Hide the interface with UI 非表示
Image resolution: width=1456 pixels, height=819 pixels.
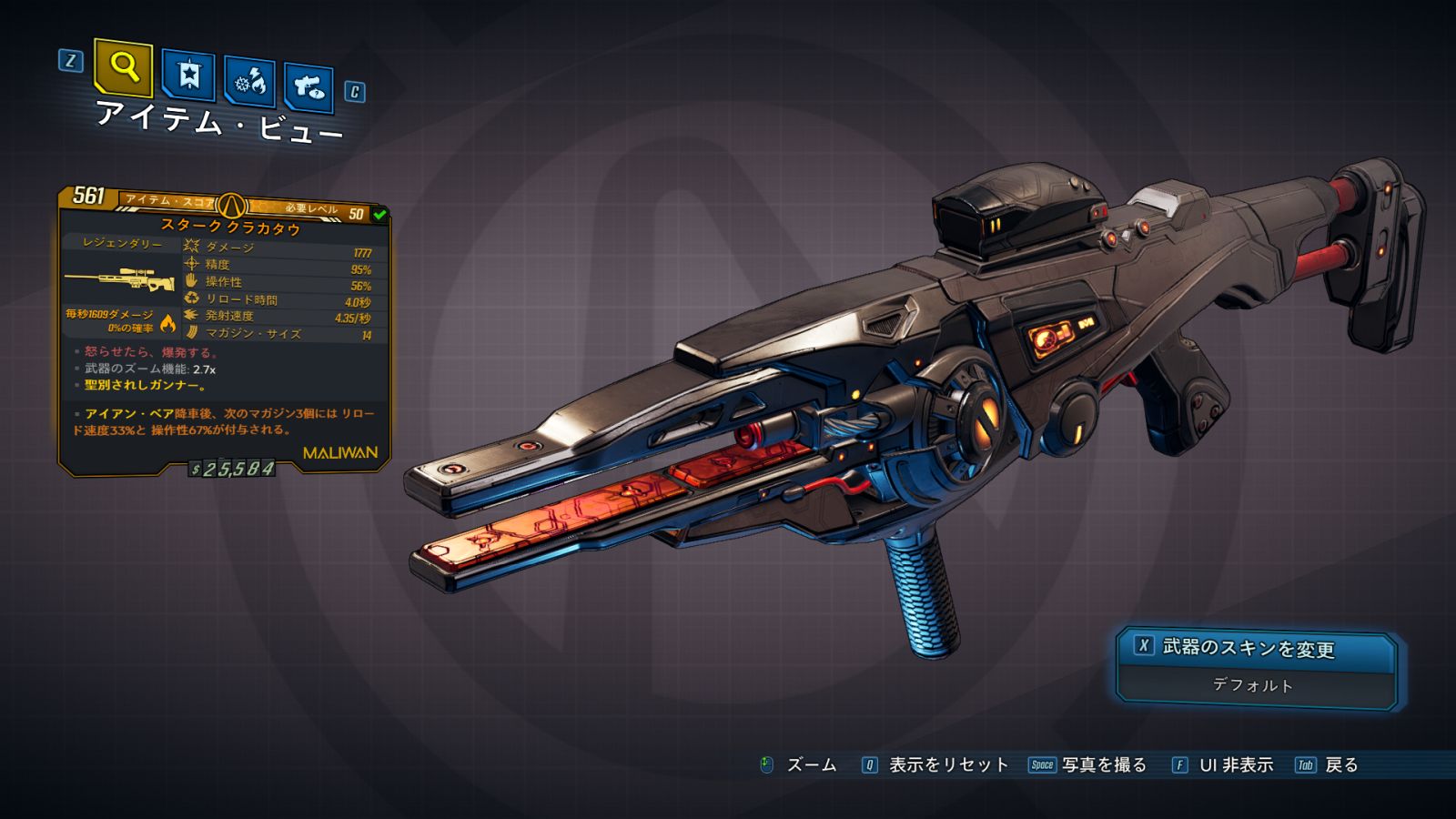click(x=1235, y=765)
